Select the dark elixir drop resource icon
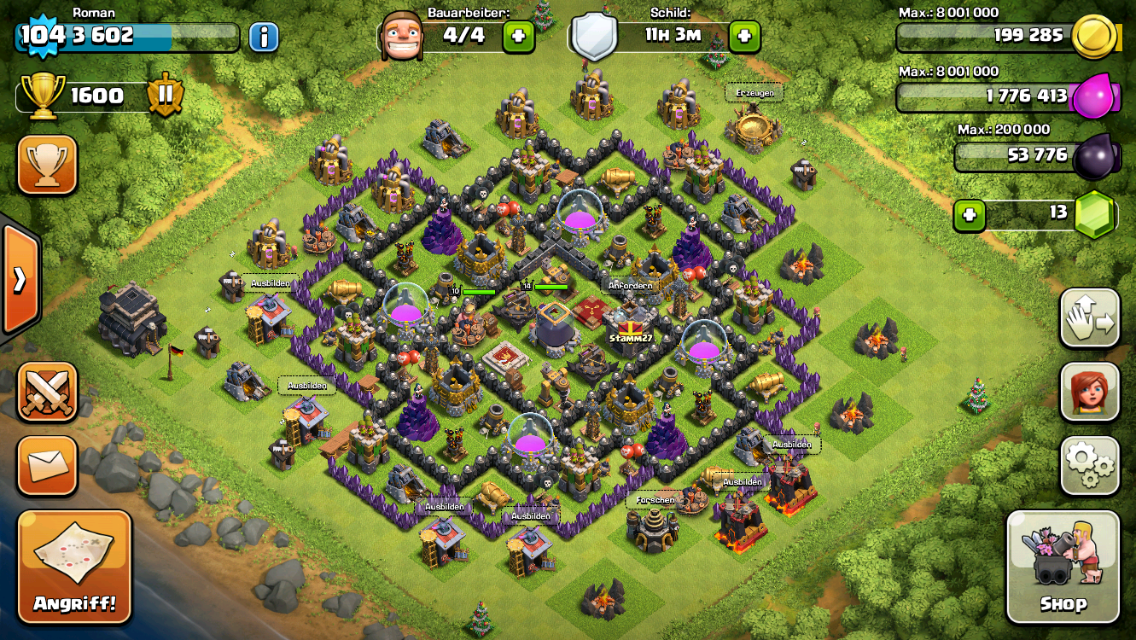This screenshot has height=640, width=1136. pyautogui.click(x=1092, y=156)
